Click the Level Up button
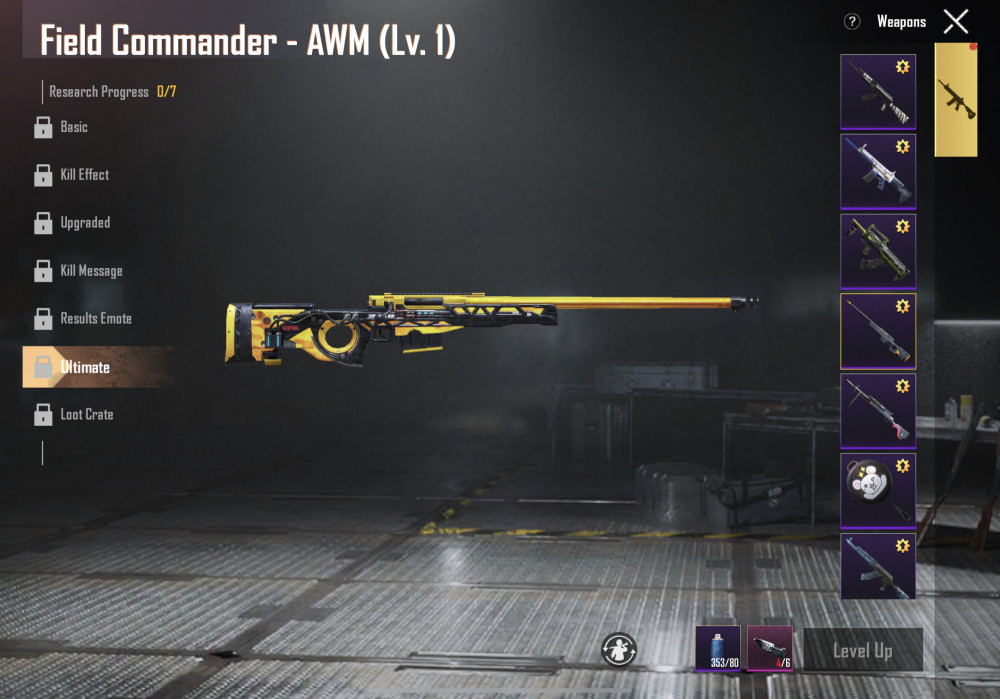1000x699 pixels. coord(862,651)
